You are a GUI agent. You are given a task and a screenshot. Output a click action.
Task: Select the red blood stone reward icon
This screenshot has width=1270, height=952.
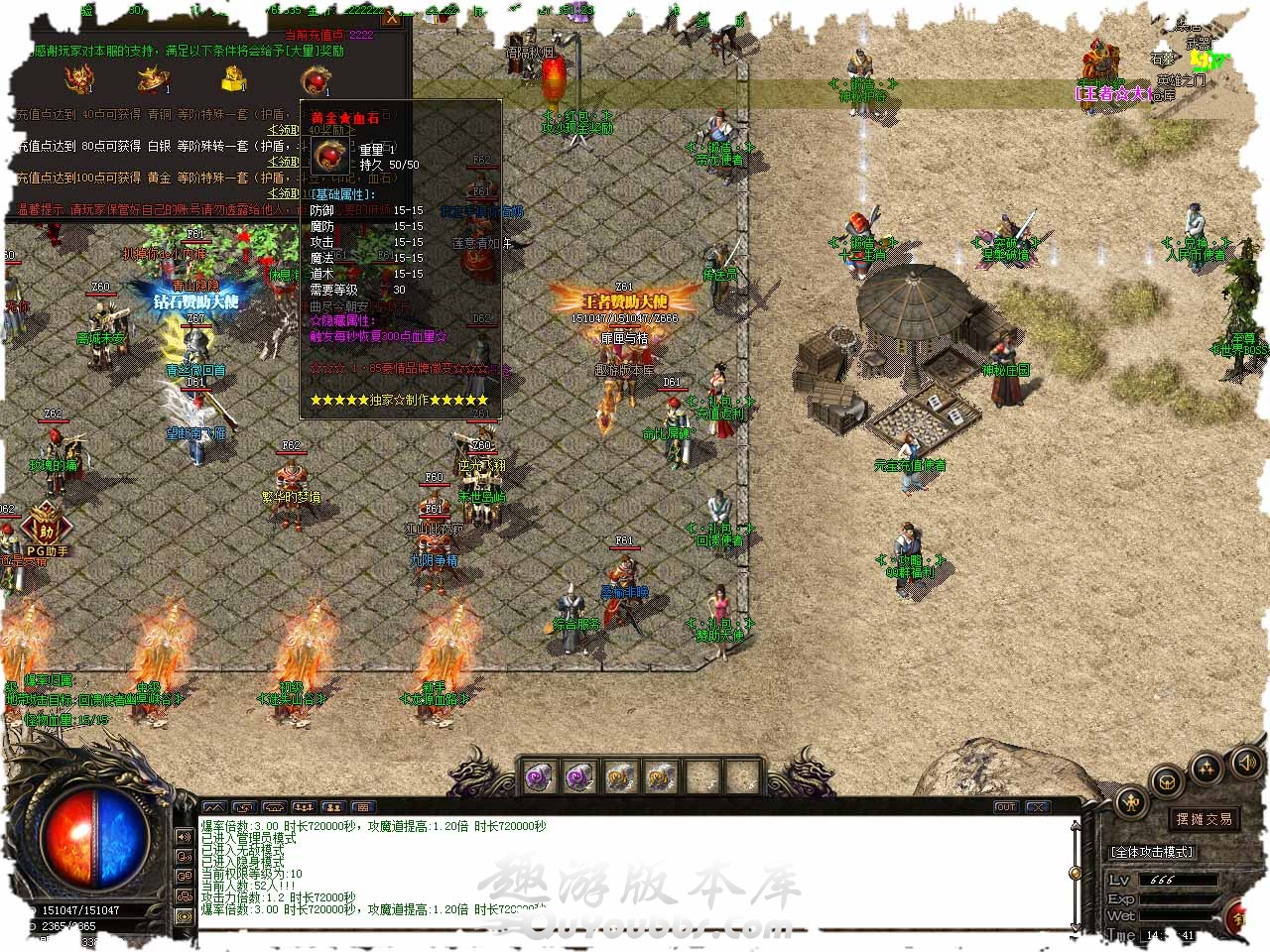point(317,79)
